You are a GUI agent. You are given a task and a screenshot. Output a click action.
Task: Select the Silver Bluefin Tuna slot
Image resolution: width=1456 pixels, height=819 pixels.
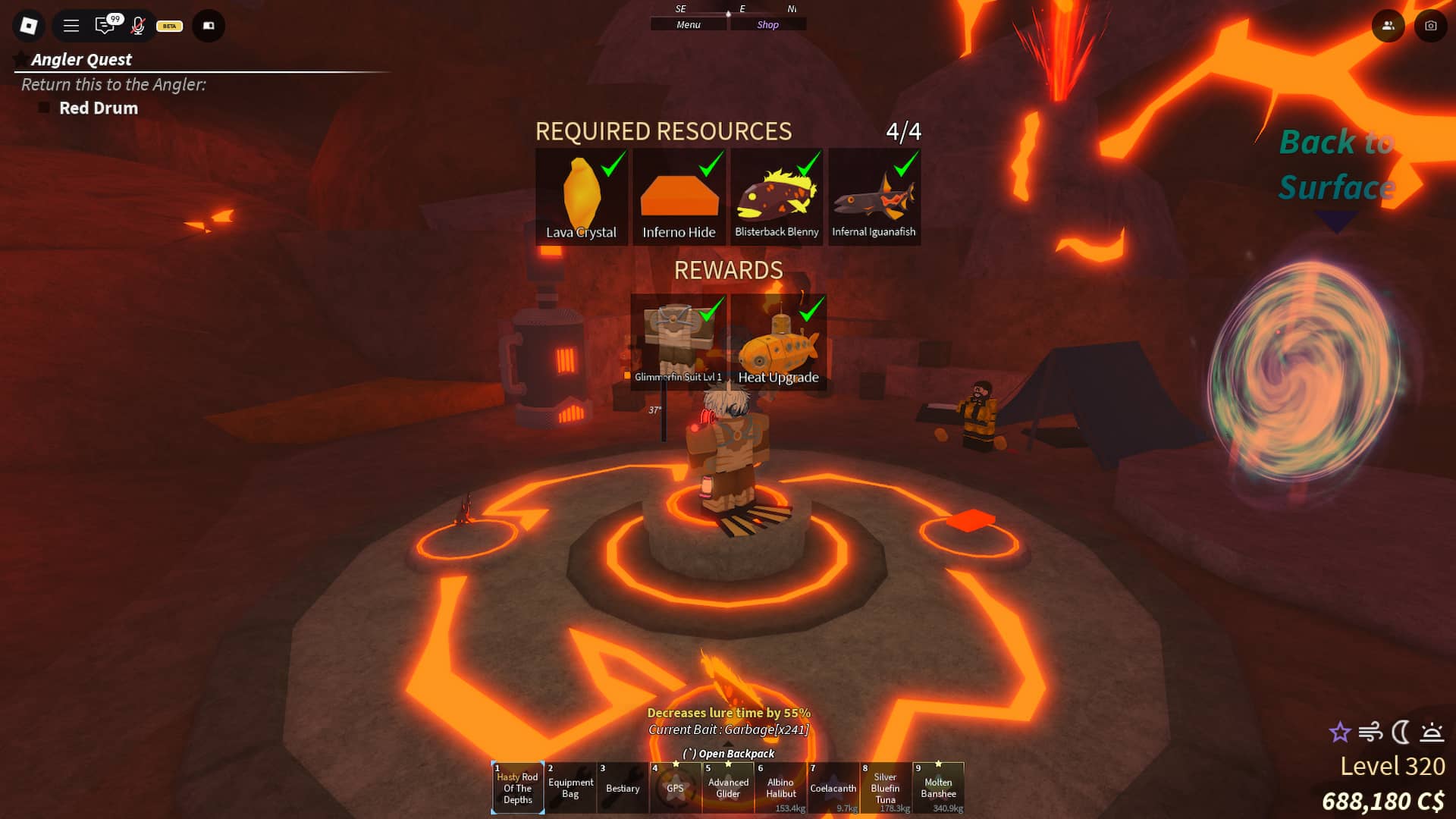tap(886, 788)
